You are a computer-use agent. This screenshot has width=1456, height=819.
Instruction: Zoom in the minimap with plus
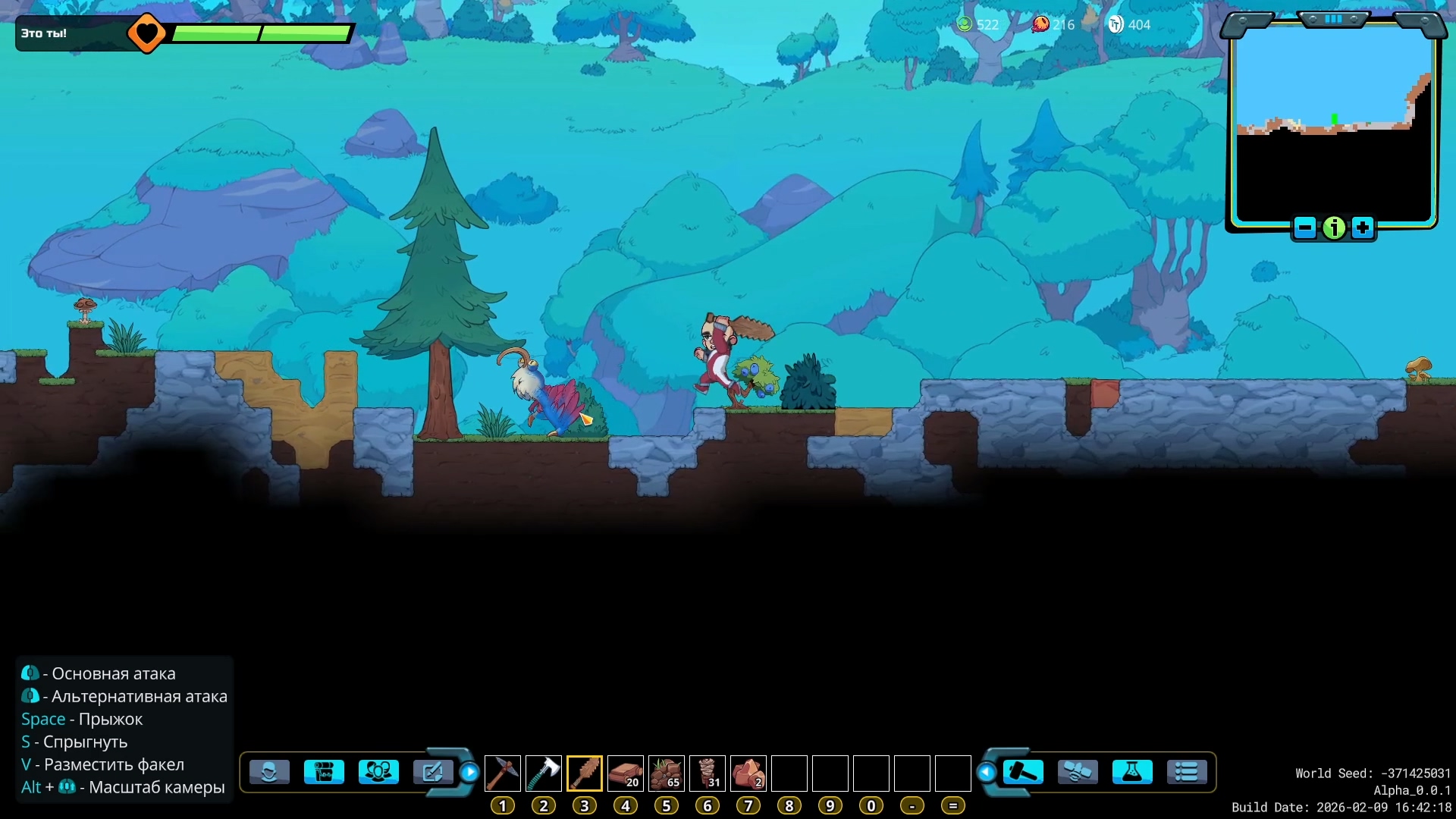[1363, 227]
